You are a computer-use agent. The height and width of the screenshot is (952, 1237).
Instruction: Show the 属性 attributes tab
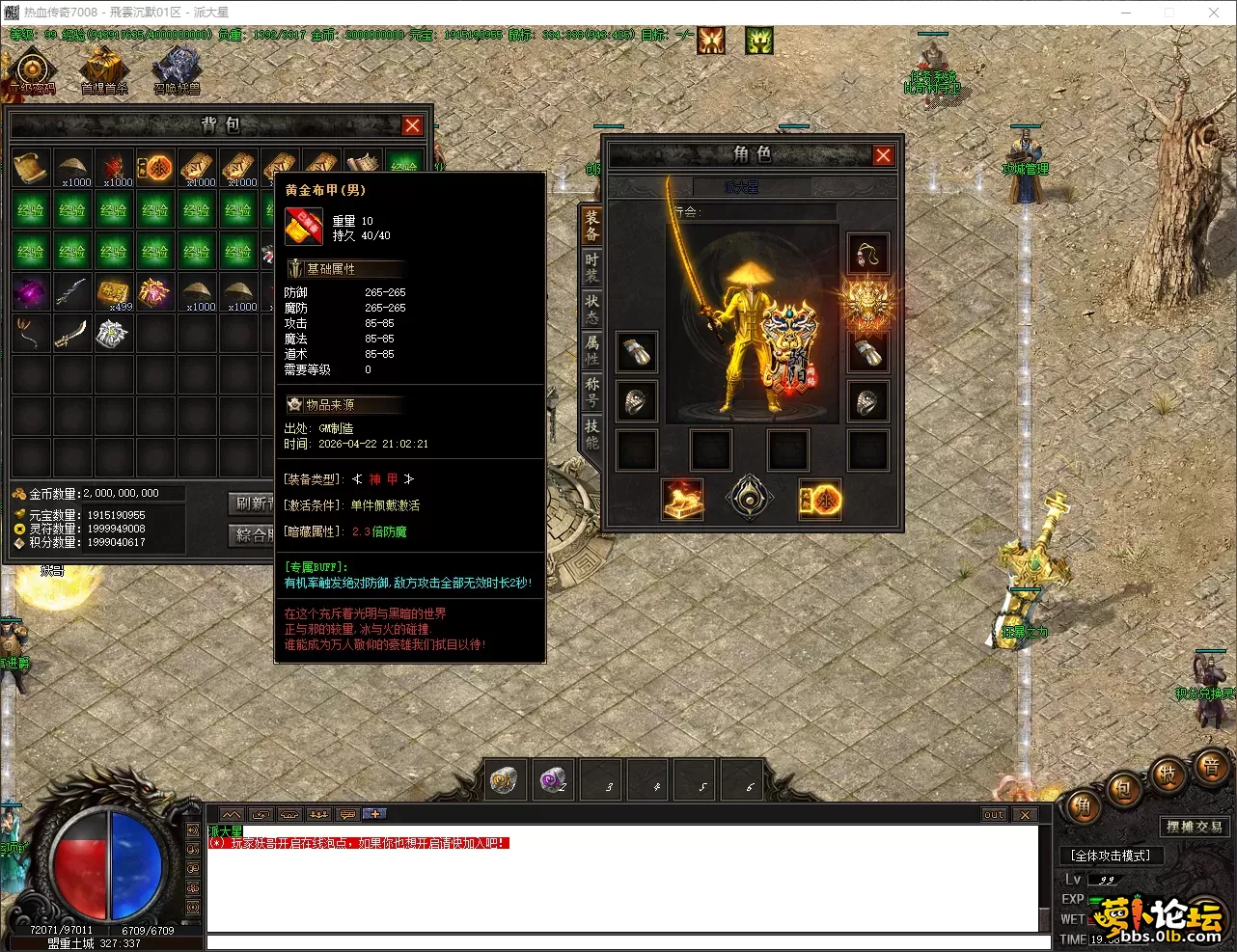(591, 350)
